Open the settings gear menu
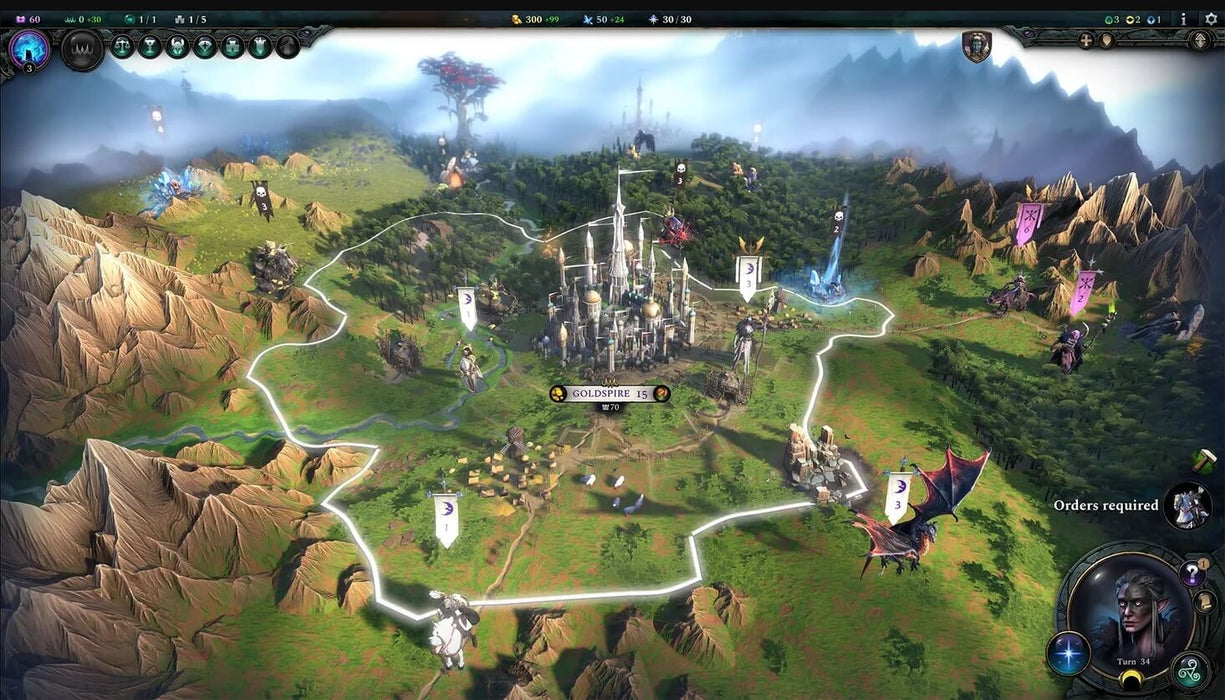1225x700 pixels. (1211, 19)
